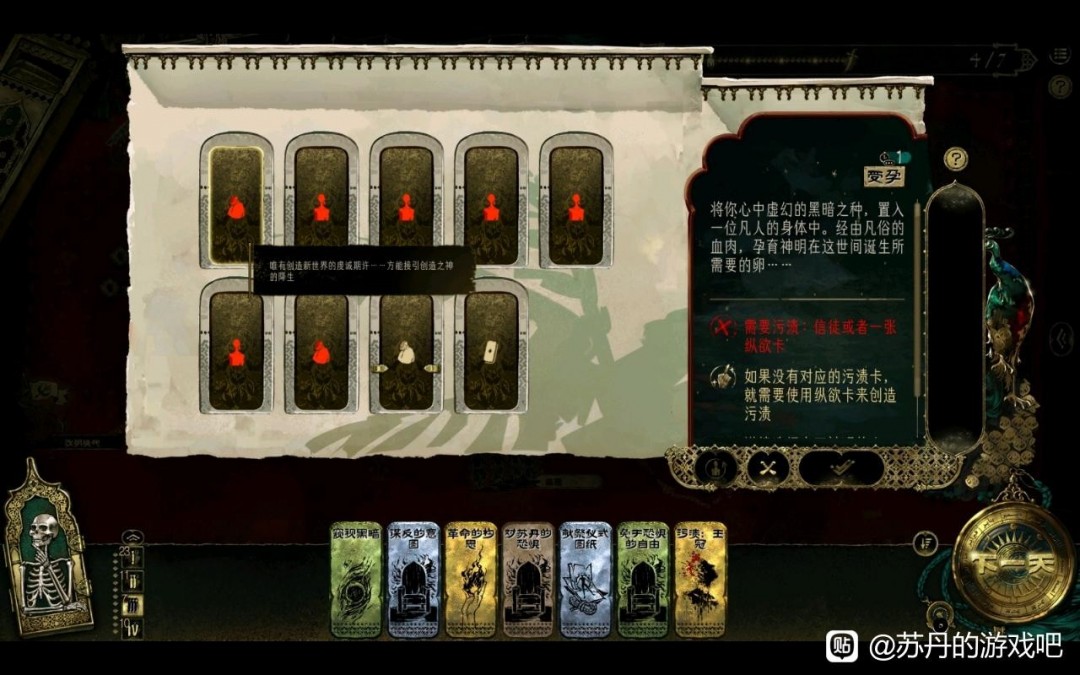The width and height of the screenshot is (1080, 675).
Task: Confirm the ritual with the checkmark button
Action: coord(841,467)
